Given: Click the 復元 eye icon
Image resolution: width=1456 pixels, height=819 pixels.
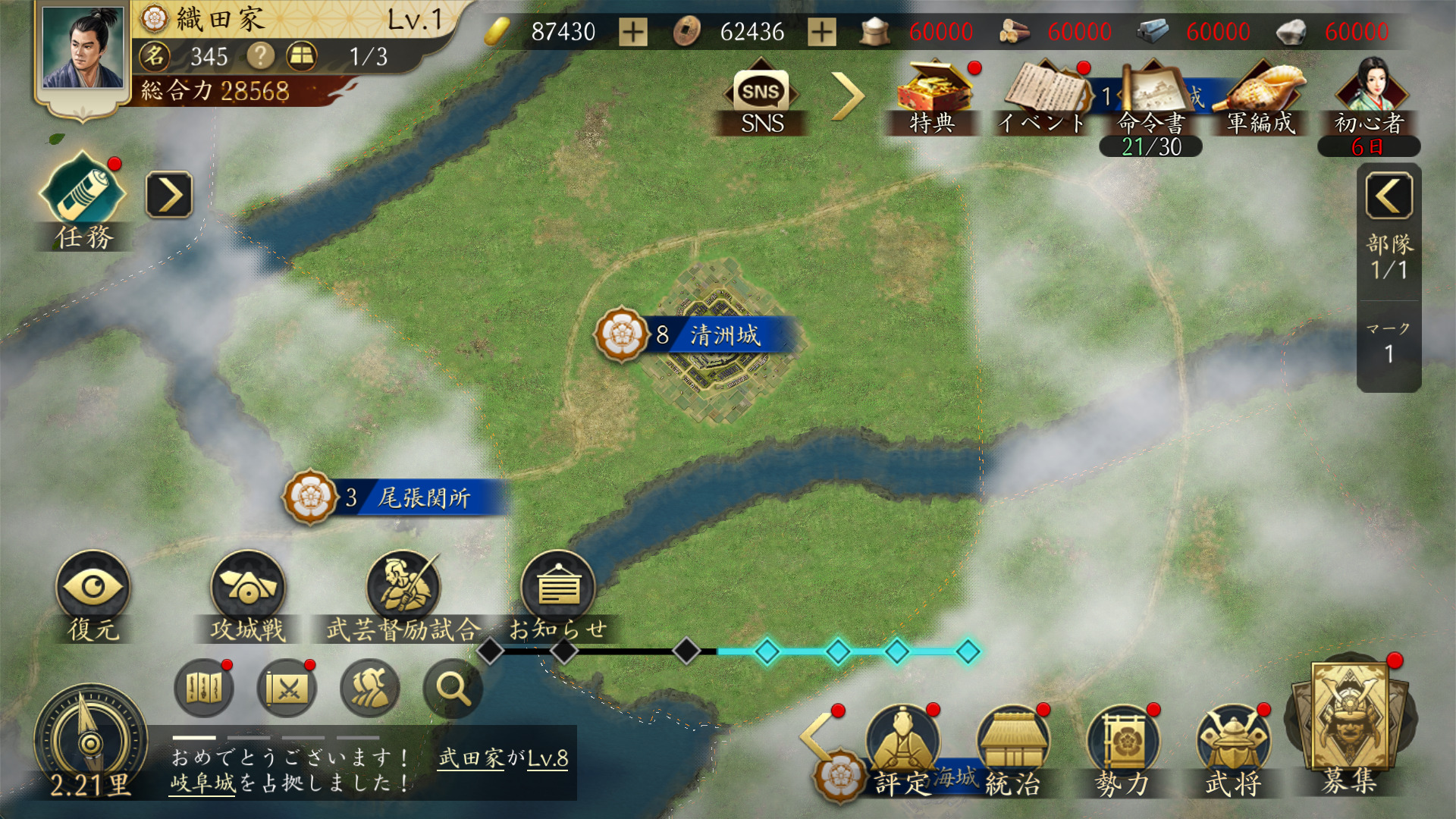Looking at the screenshot, I should click(x=93, y=589).
